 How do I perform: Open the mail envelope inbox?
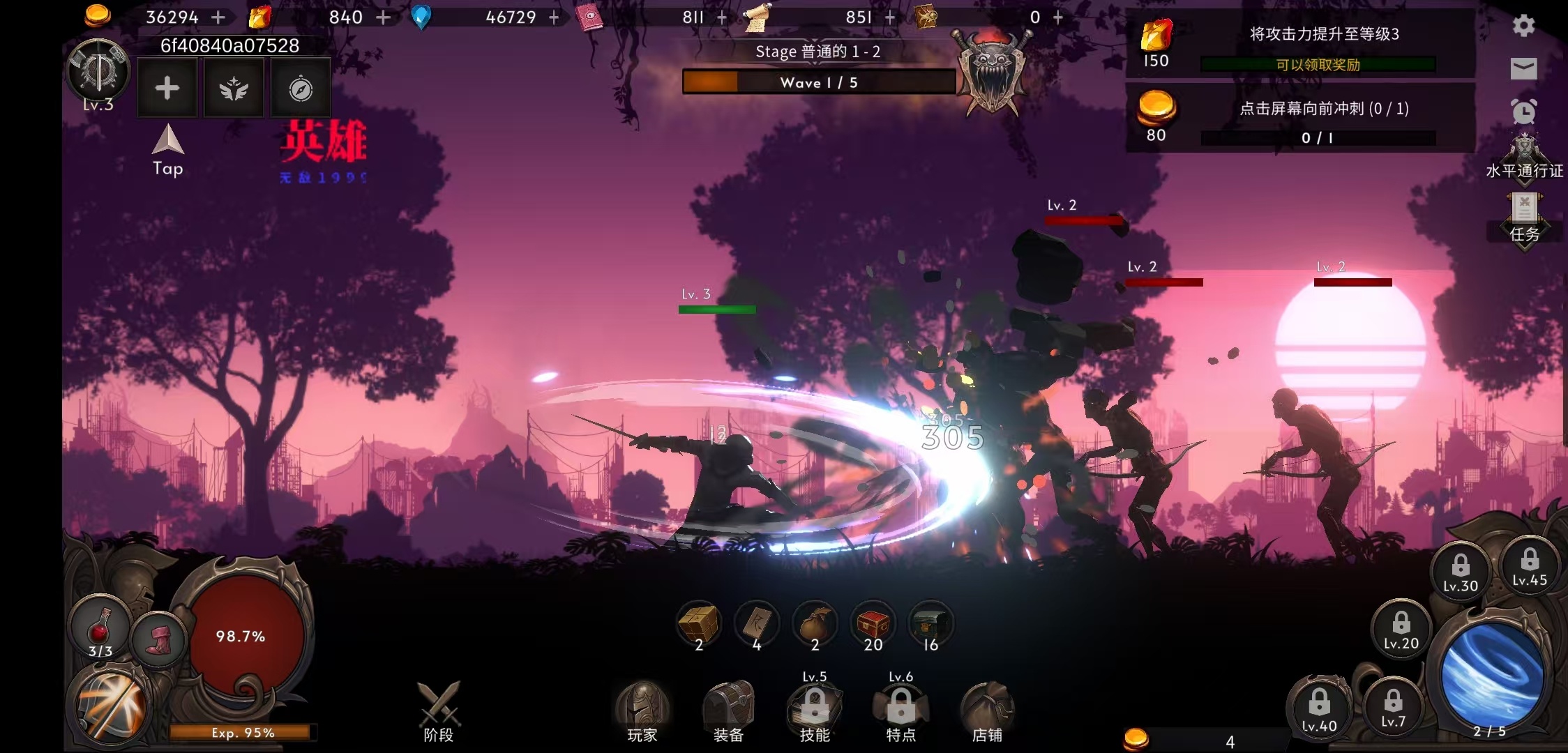coord(1523,68)
